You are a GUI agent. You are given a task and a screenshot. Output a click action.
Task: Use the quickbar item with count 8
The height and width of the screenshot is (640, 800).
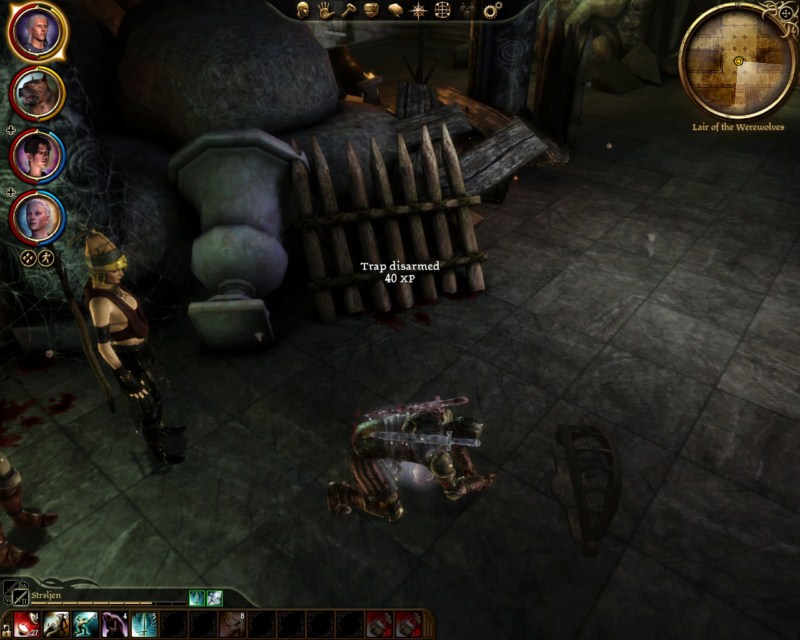(x=232, y=625)
